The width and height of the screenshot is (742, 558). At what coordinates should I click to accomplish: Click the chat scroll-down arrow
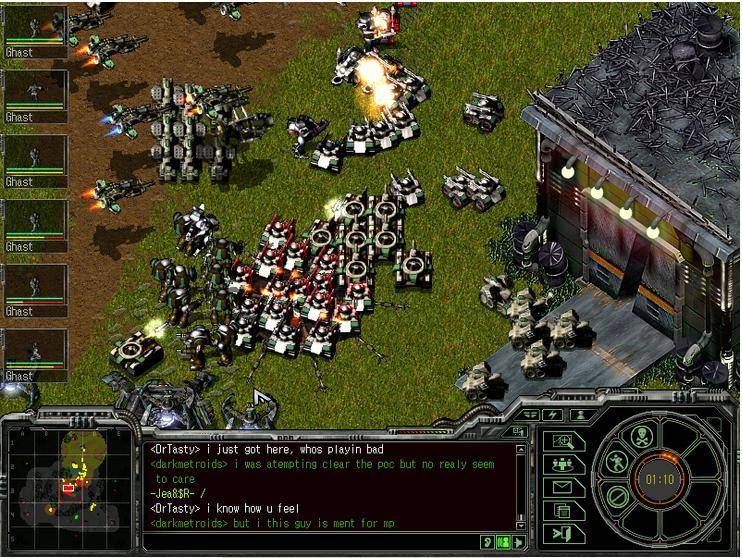click(x=520, y=524)
